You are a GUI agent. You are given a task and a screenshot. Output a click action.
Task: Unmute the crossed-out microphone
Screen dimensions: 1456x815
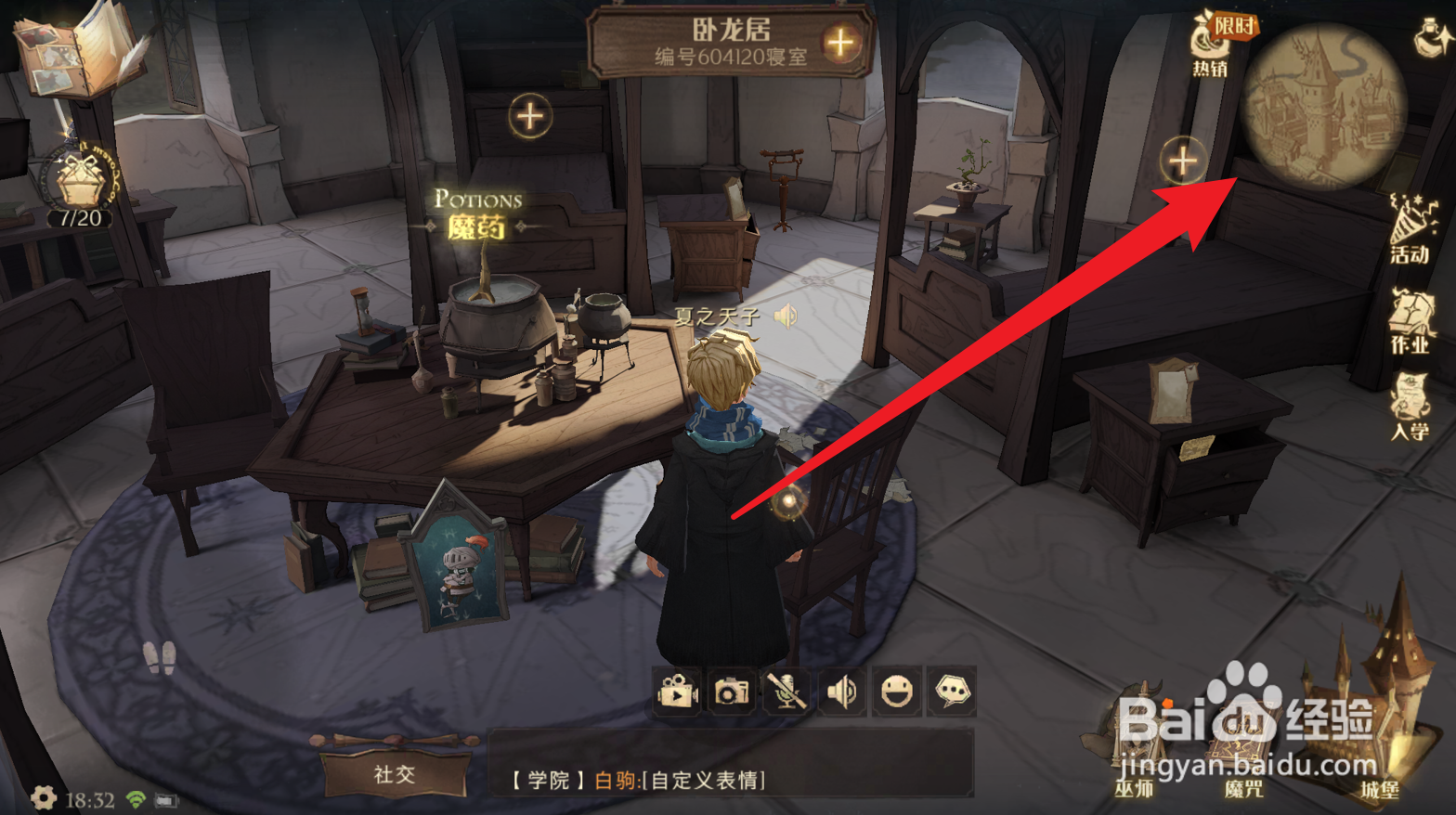(x=786, y=692)
